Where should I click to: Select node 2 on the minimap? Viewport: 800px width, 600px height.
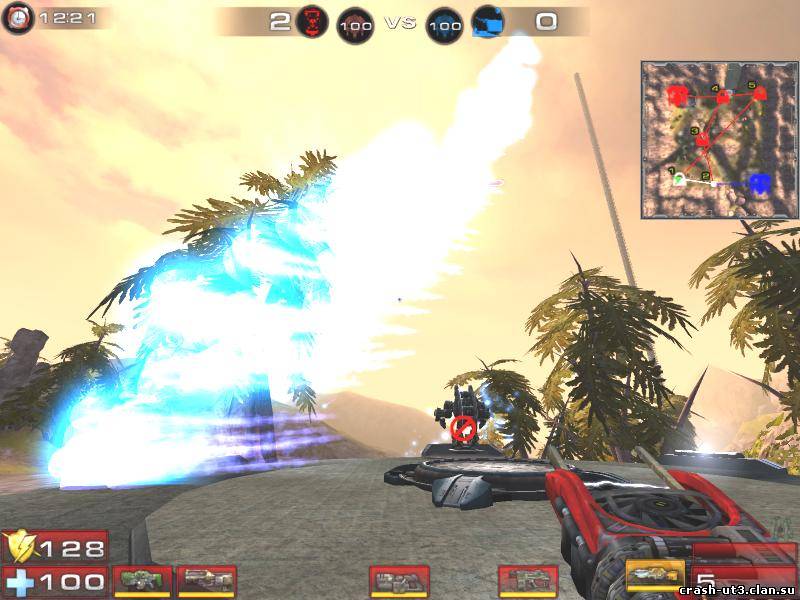point(712,182)
